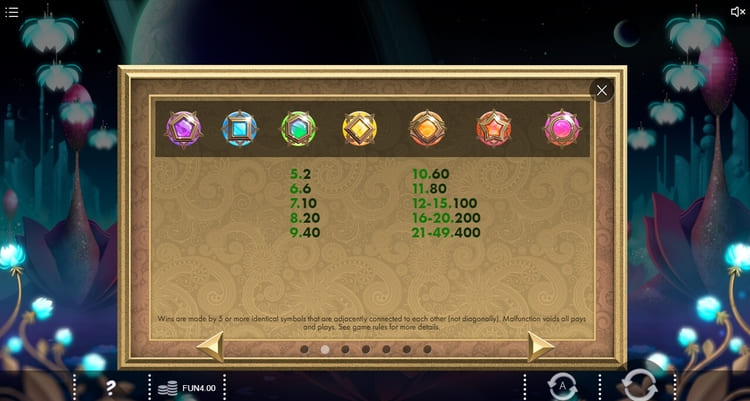Screen dimensions: 750x401
Task: Close the paytable window
Action: [602, 90]
